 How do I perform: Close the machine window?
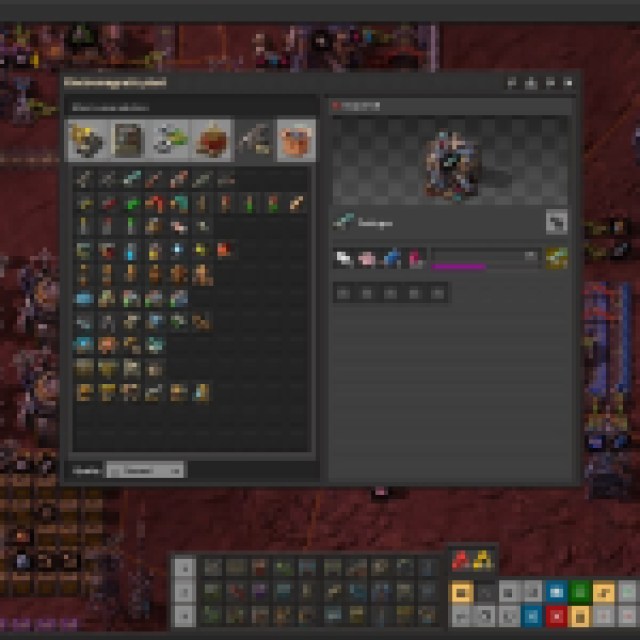point(569,83)
